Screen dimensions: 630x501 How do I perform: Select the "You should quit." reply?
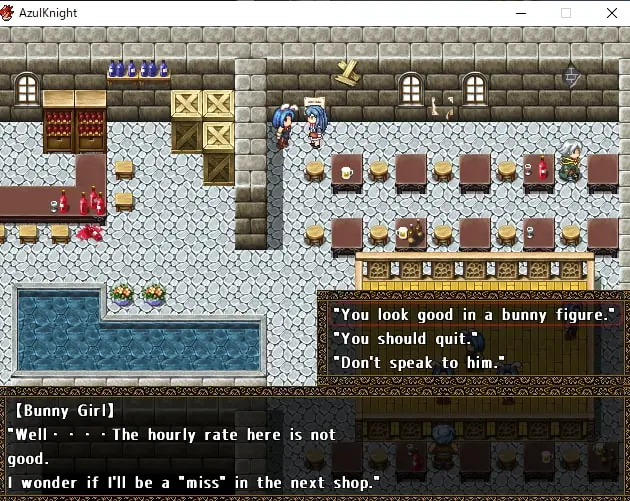pyautogui.click(x=405, y=339)
